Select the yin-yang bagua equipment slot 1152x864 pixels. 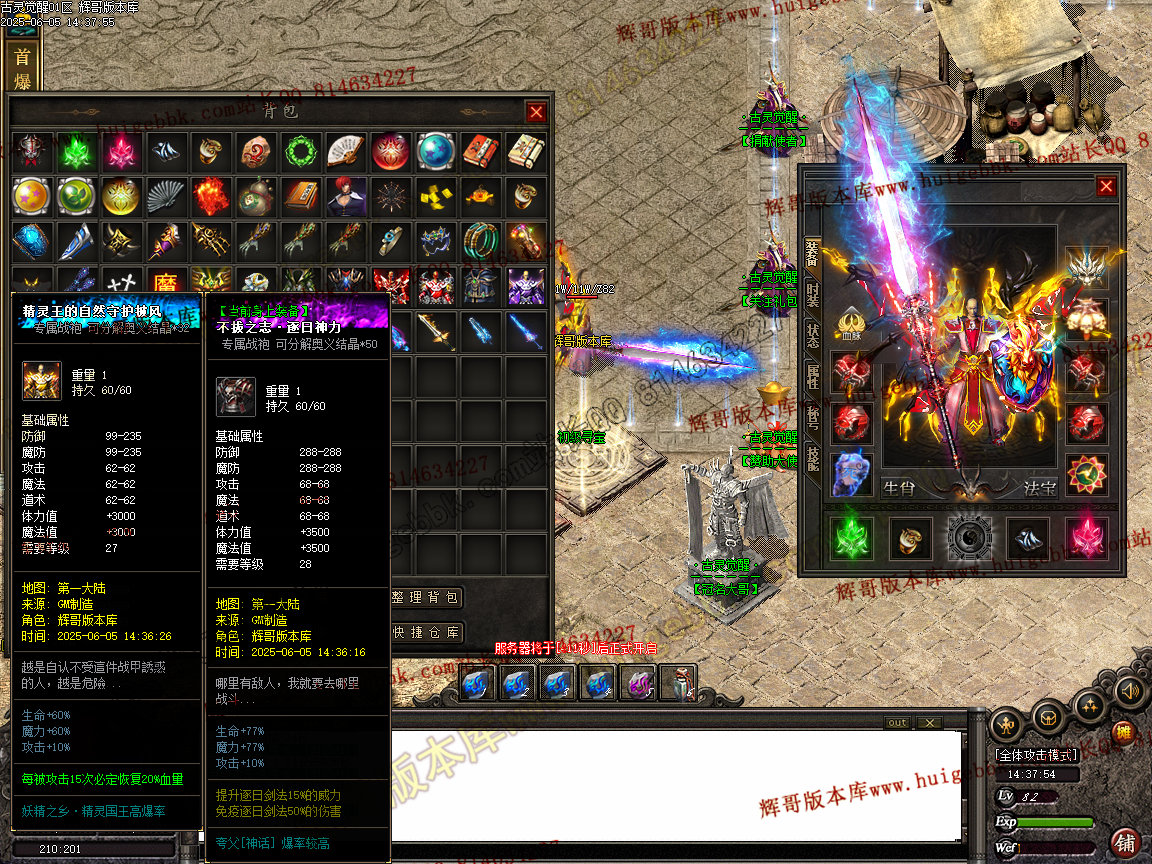pos(968,539)
